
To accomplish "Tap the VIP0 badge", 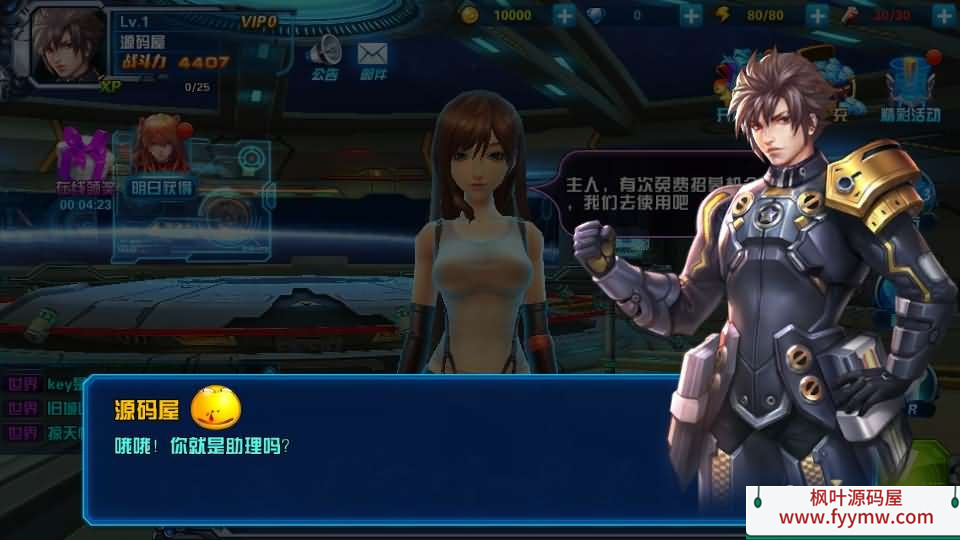I will coord(259,20).
